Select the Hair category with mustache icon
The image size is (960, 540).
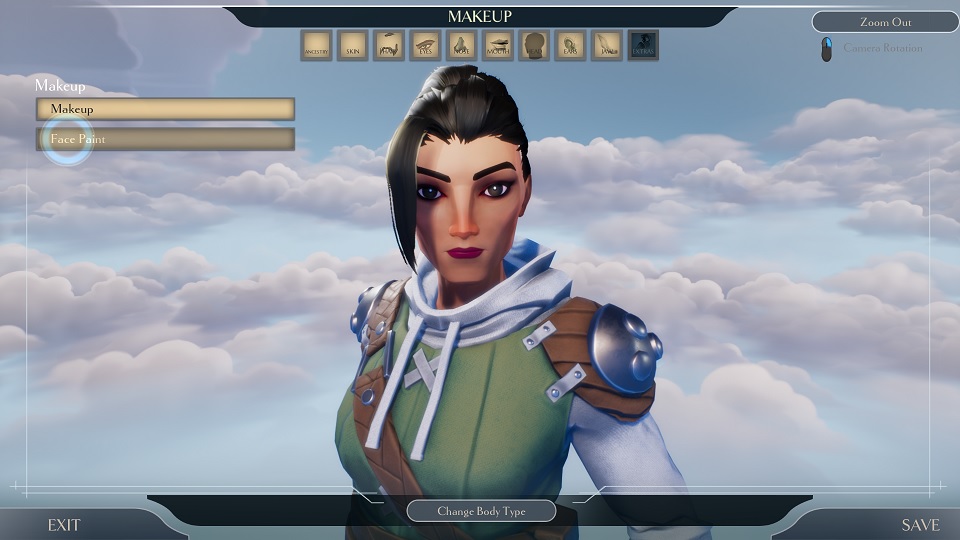389,45
